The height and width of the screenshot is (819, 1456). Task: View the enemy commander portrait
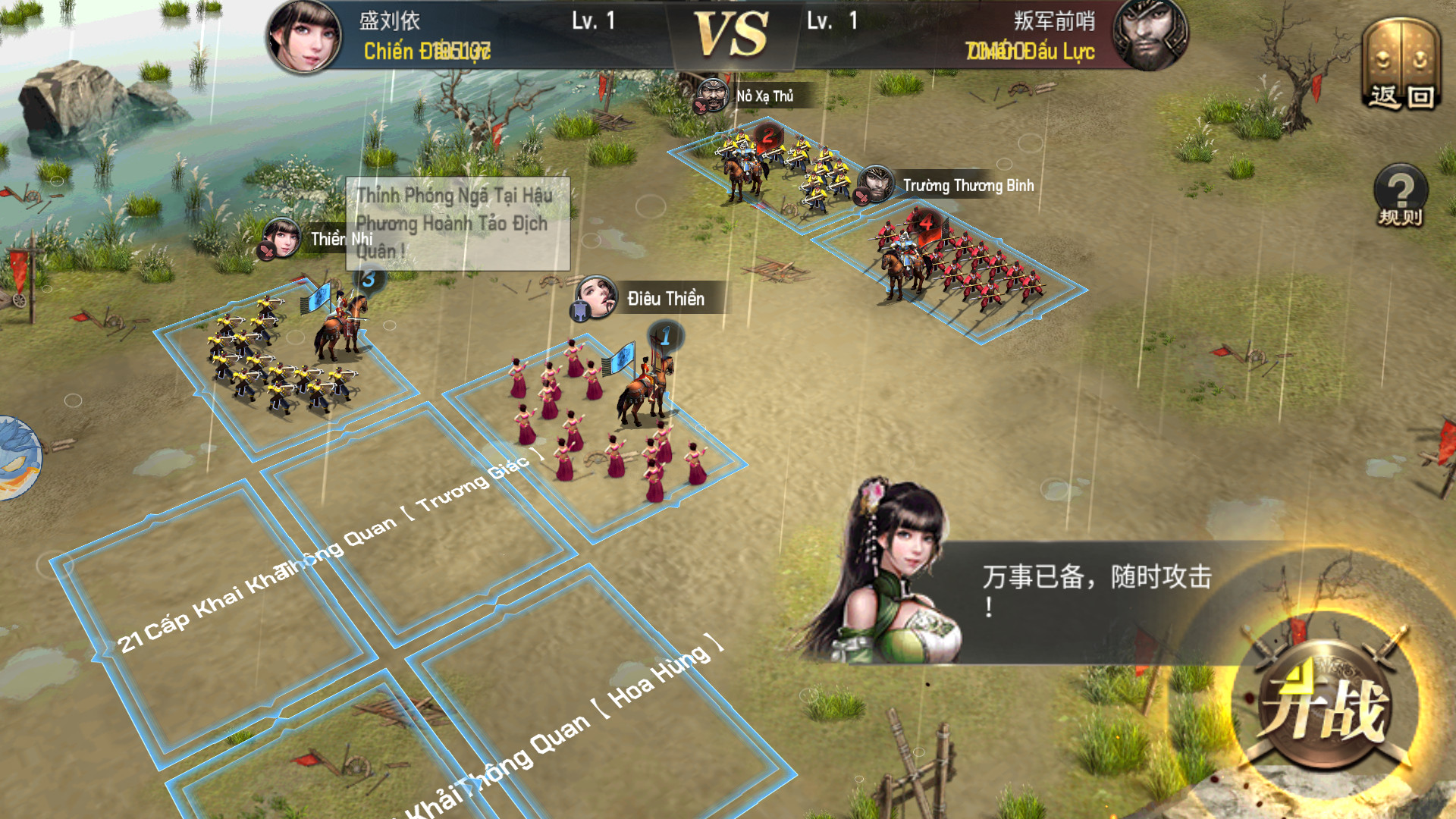(1150, 36)
